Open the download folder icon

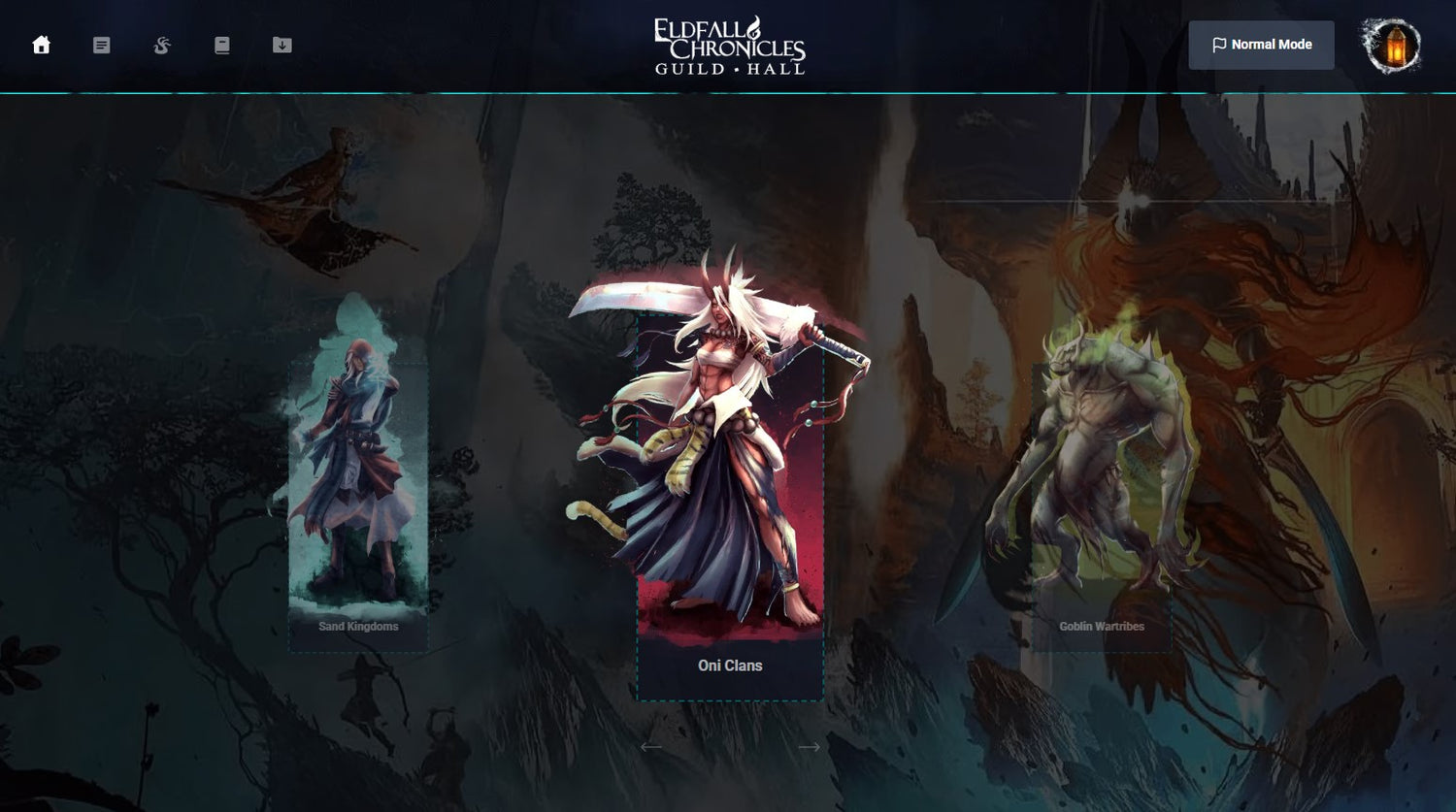pyautogui.click(x=282, y=46)
